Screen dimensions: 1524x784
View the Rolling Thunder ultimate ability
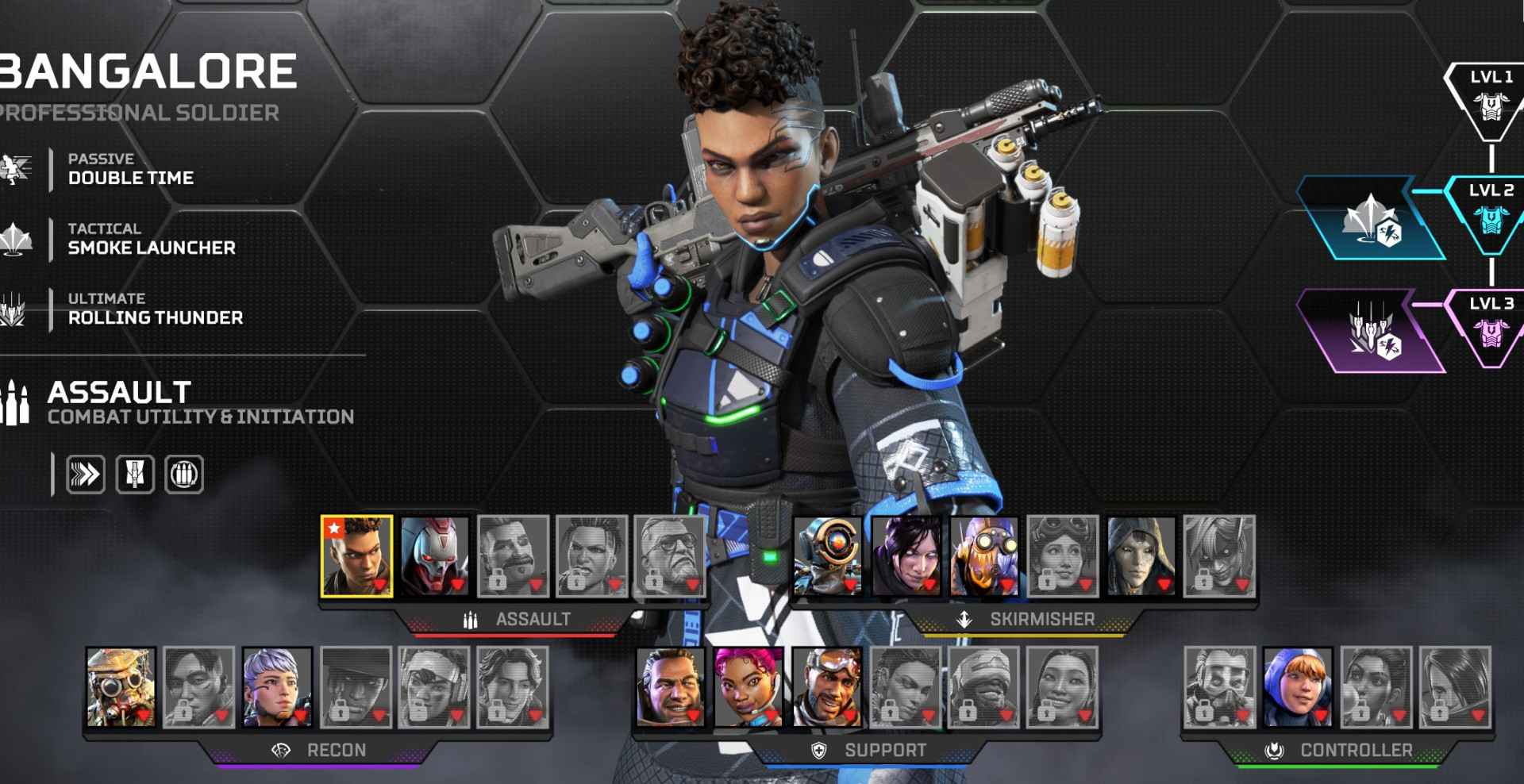(x=155, y=309)
